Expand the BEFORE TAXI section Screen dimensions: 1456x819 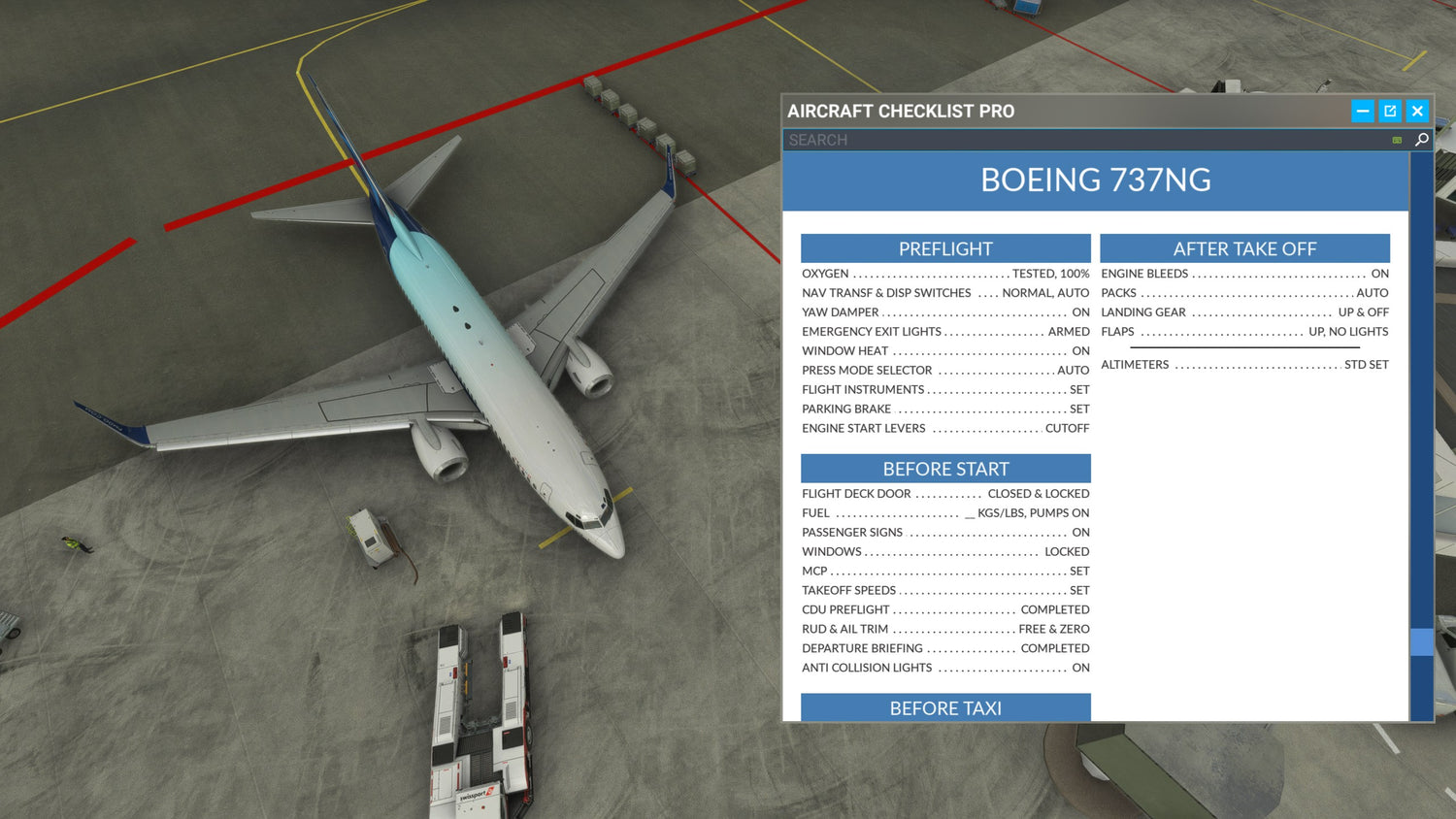coord(944,708)
